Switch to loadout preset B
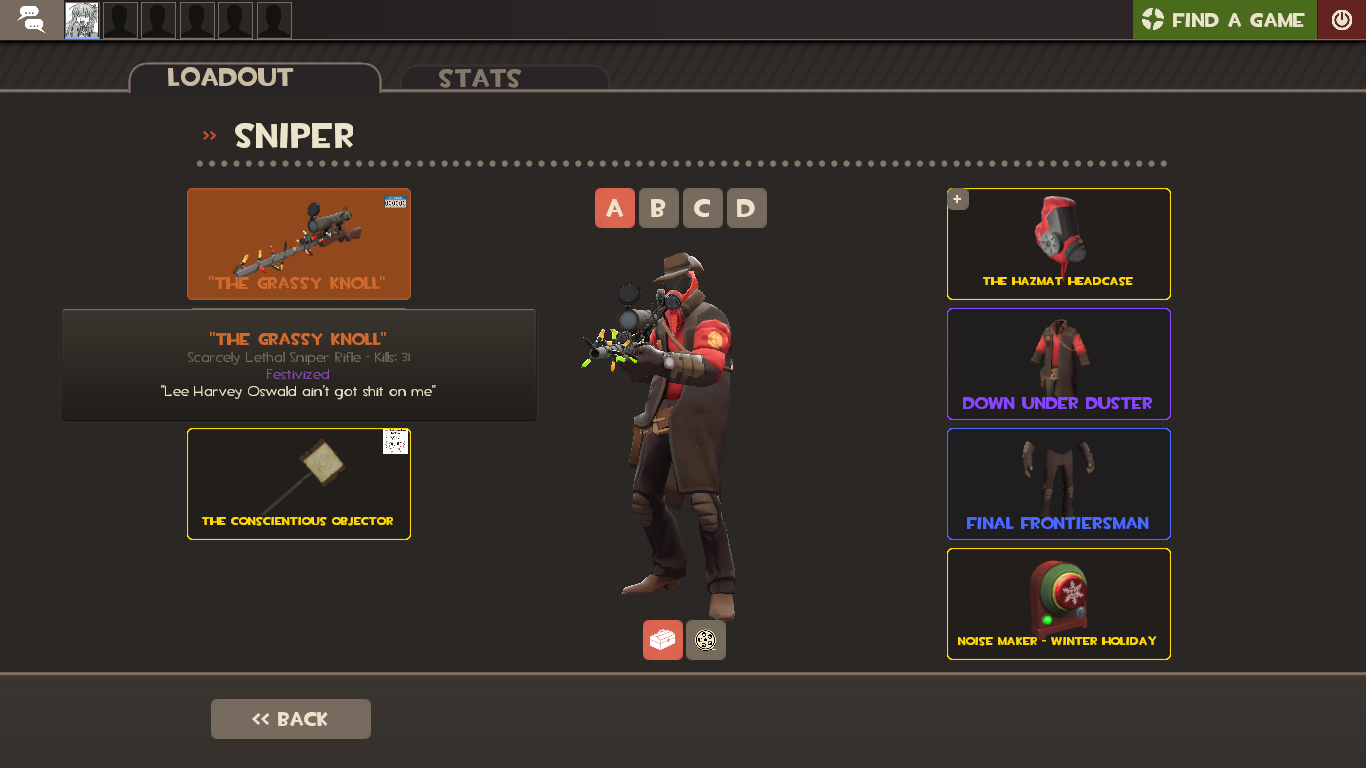1366x768 pixels. pos(658,208)
